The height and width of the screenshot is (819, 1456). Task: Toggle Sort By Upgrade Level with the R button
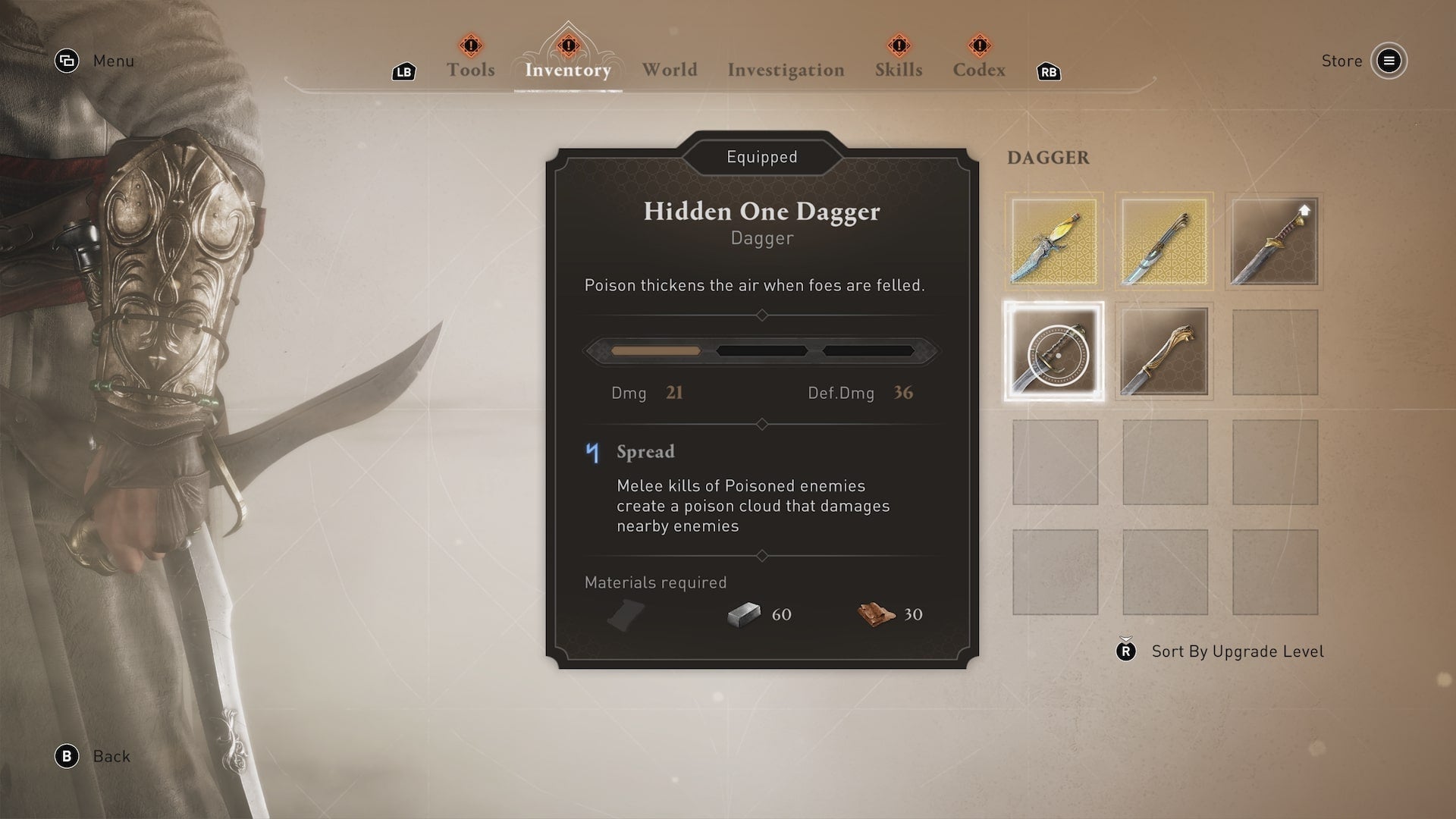[x=1125, y=651]
